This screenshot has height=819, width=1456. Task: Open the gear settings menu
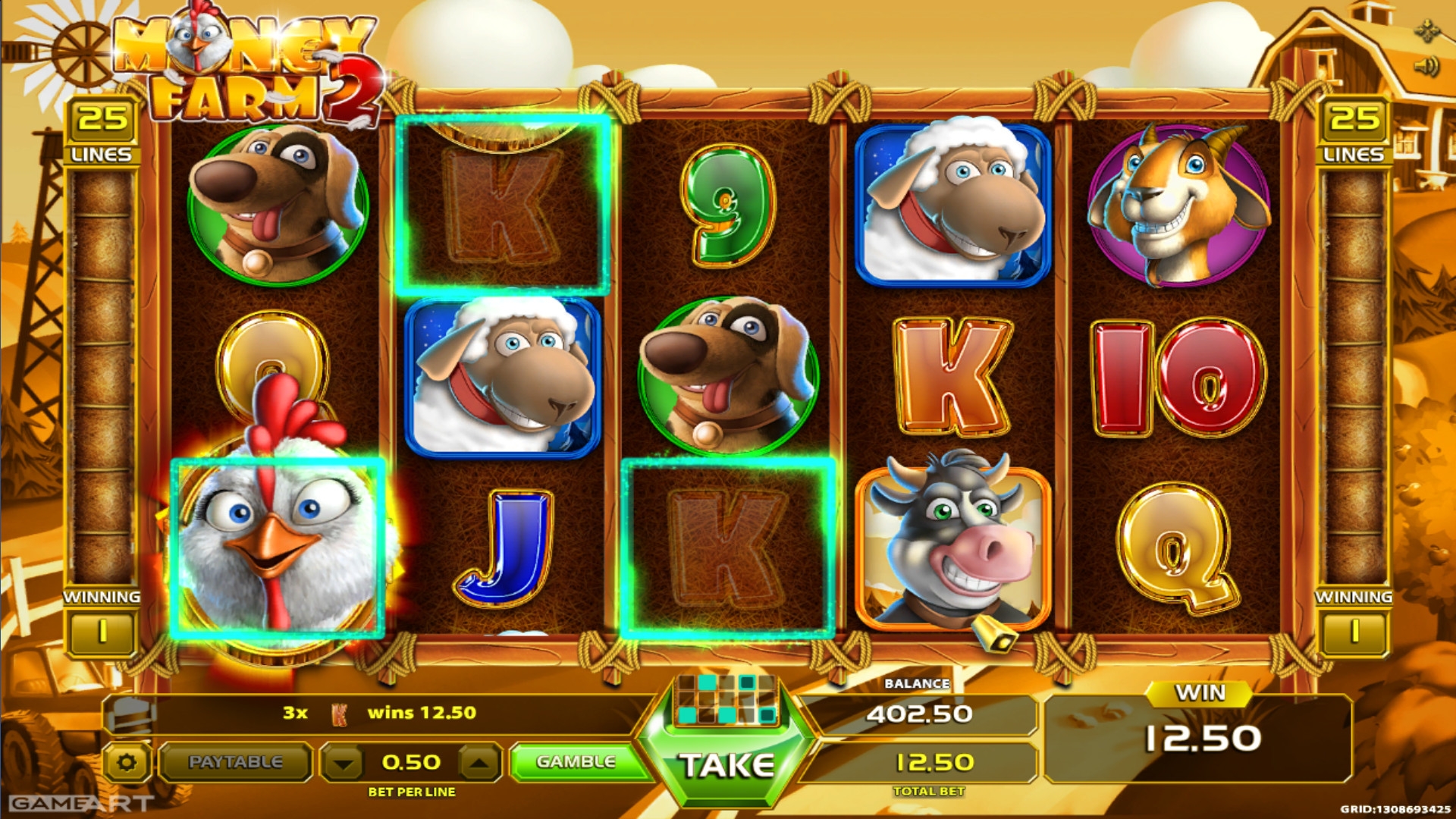[127, 762]
